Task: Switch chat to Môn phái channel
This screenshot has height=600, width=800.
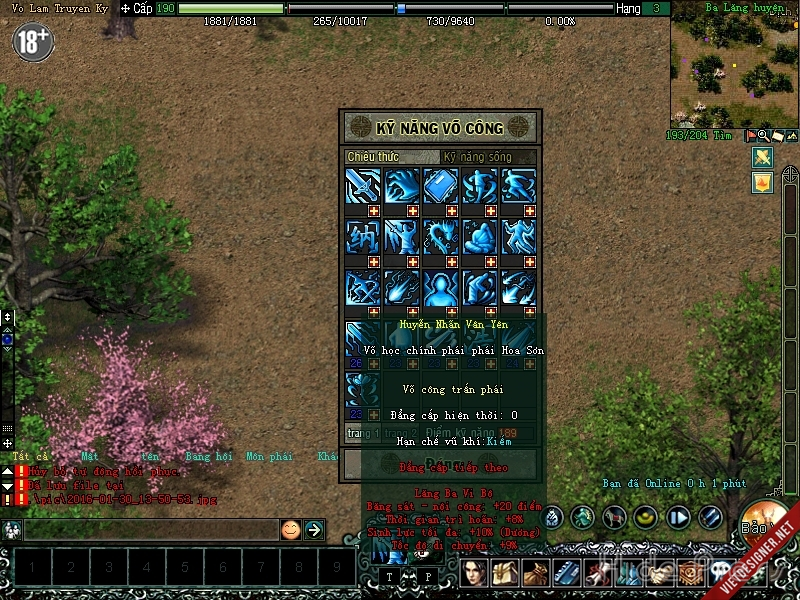Action: click(x=268, y=456)
